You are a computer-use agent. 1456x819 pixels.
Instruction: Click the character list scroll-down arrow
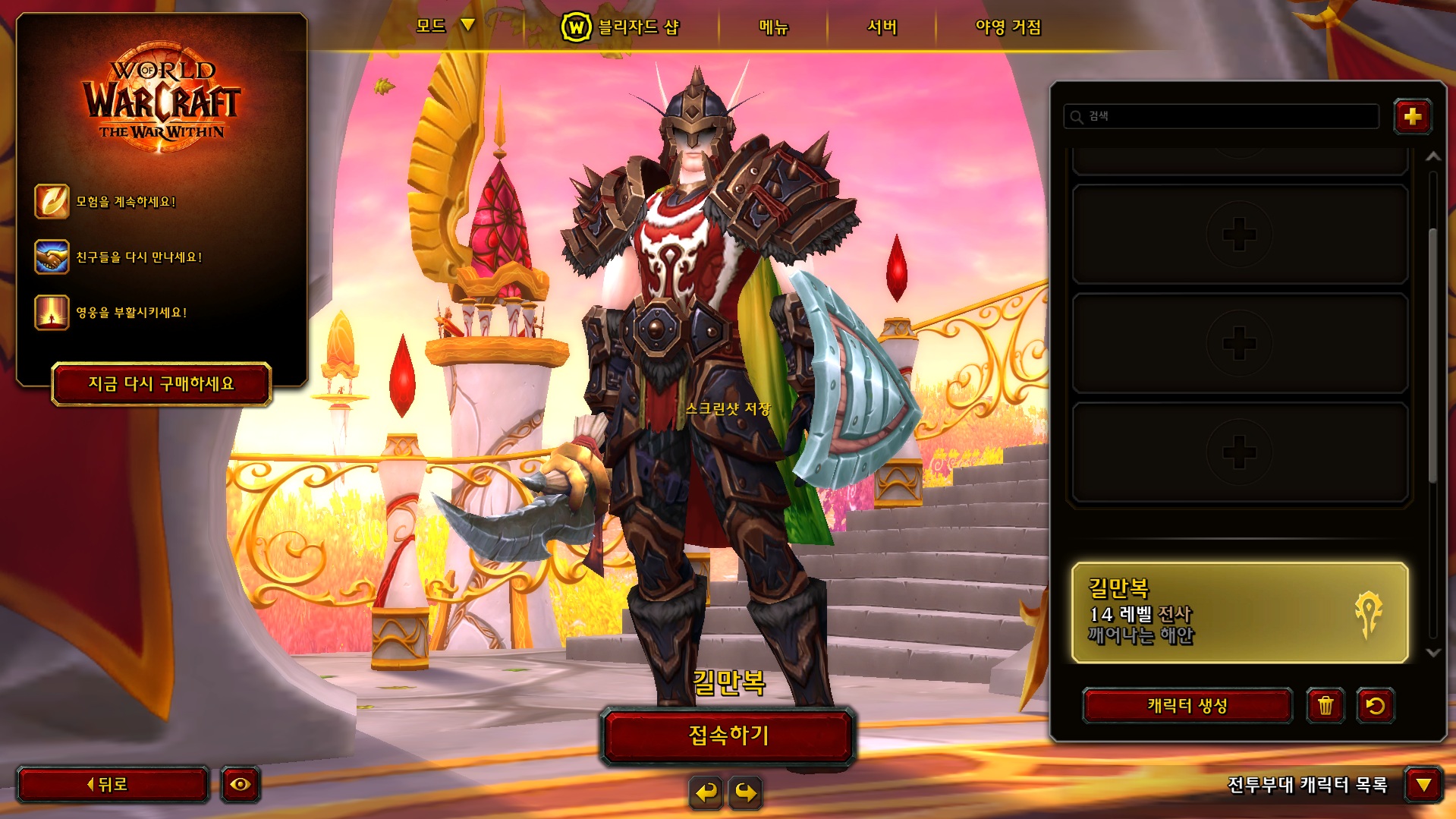[1433, 653]
